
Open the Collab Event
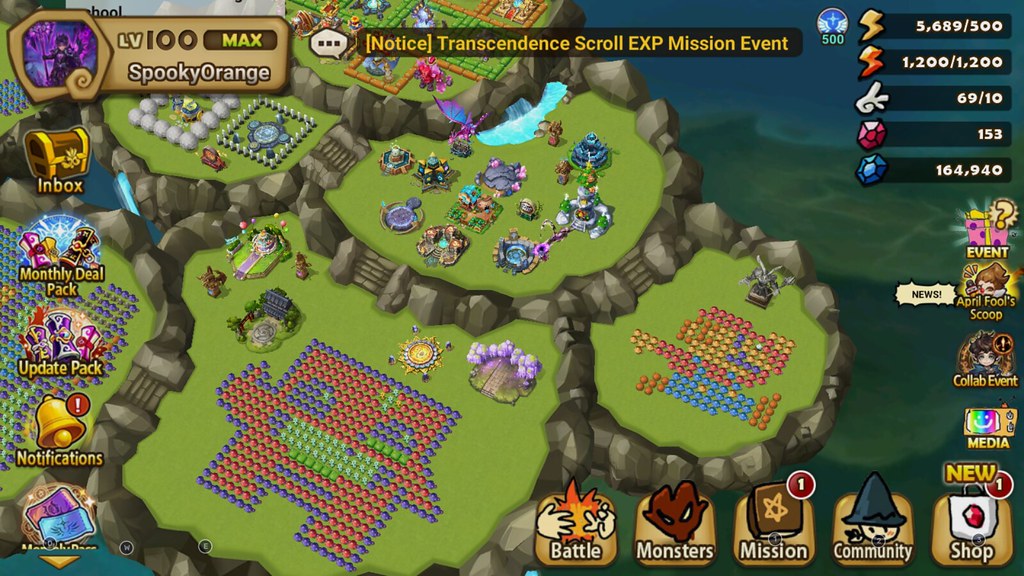(986, 360)
